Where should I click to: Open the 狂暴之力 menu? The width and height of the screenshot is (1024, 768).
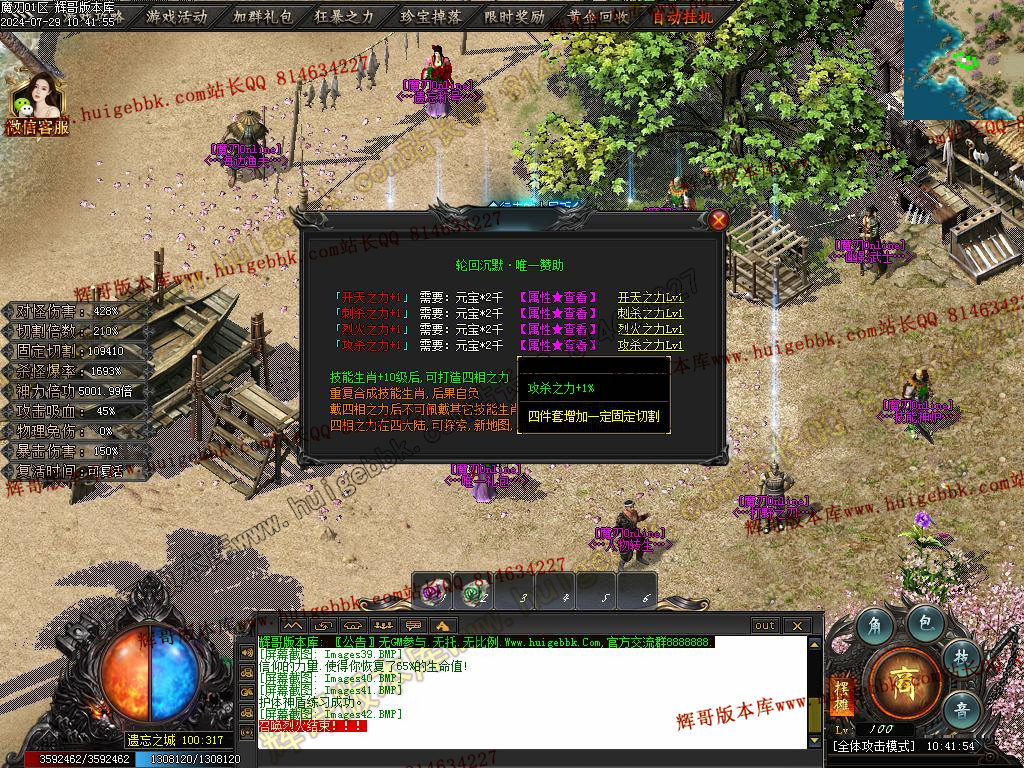click(x=345, y=16)
